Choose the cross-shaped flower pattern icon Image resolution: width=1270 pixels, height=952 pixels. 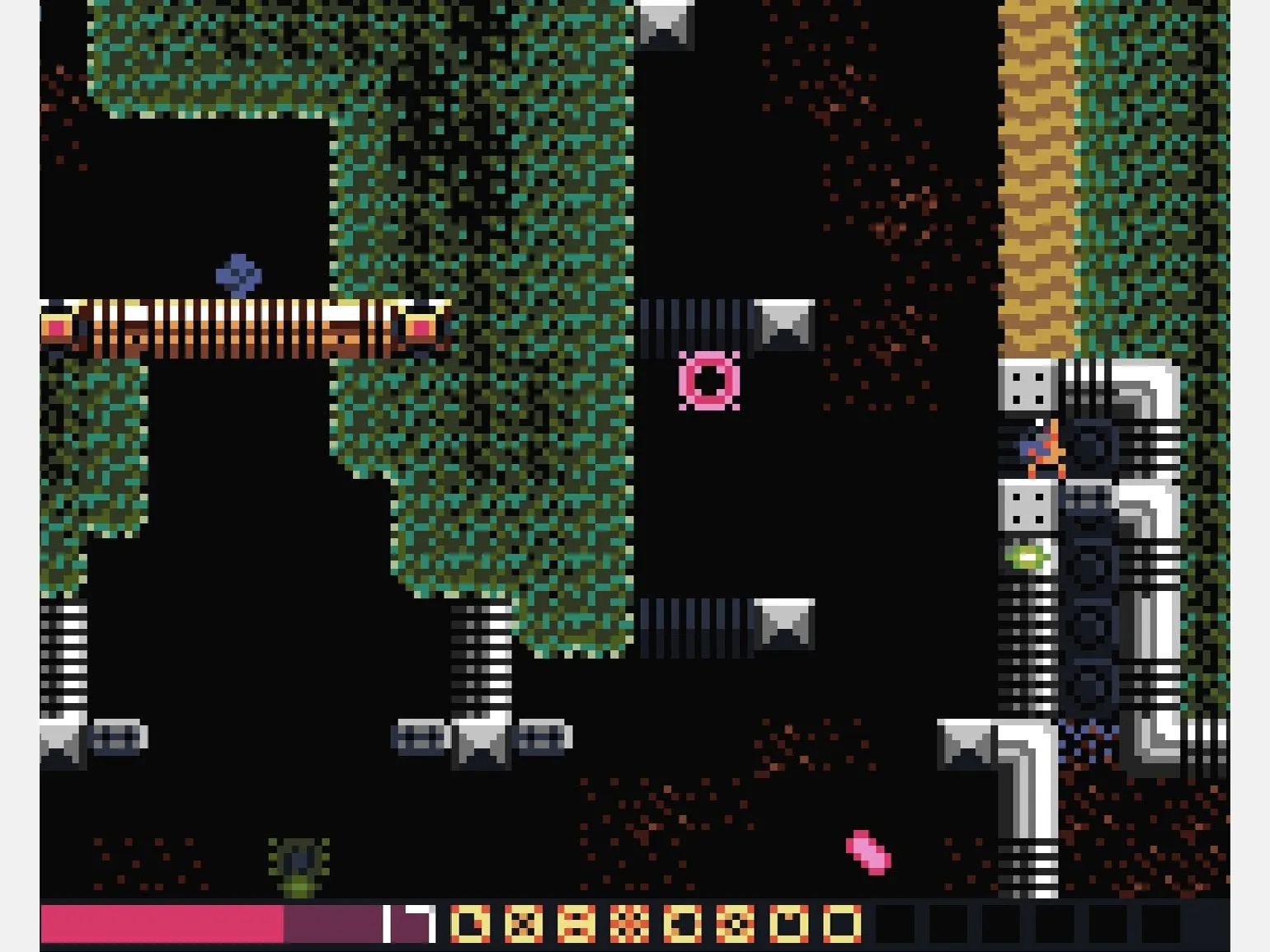click(x=629, y=924)
